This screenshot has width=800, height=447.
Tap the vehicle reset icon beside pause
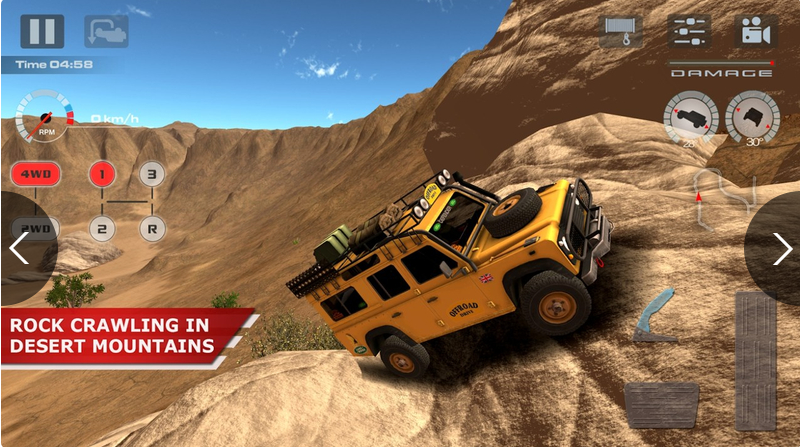click(105, 31)
